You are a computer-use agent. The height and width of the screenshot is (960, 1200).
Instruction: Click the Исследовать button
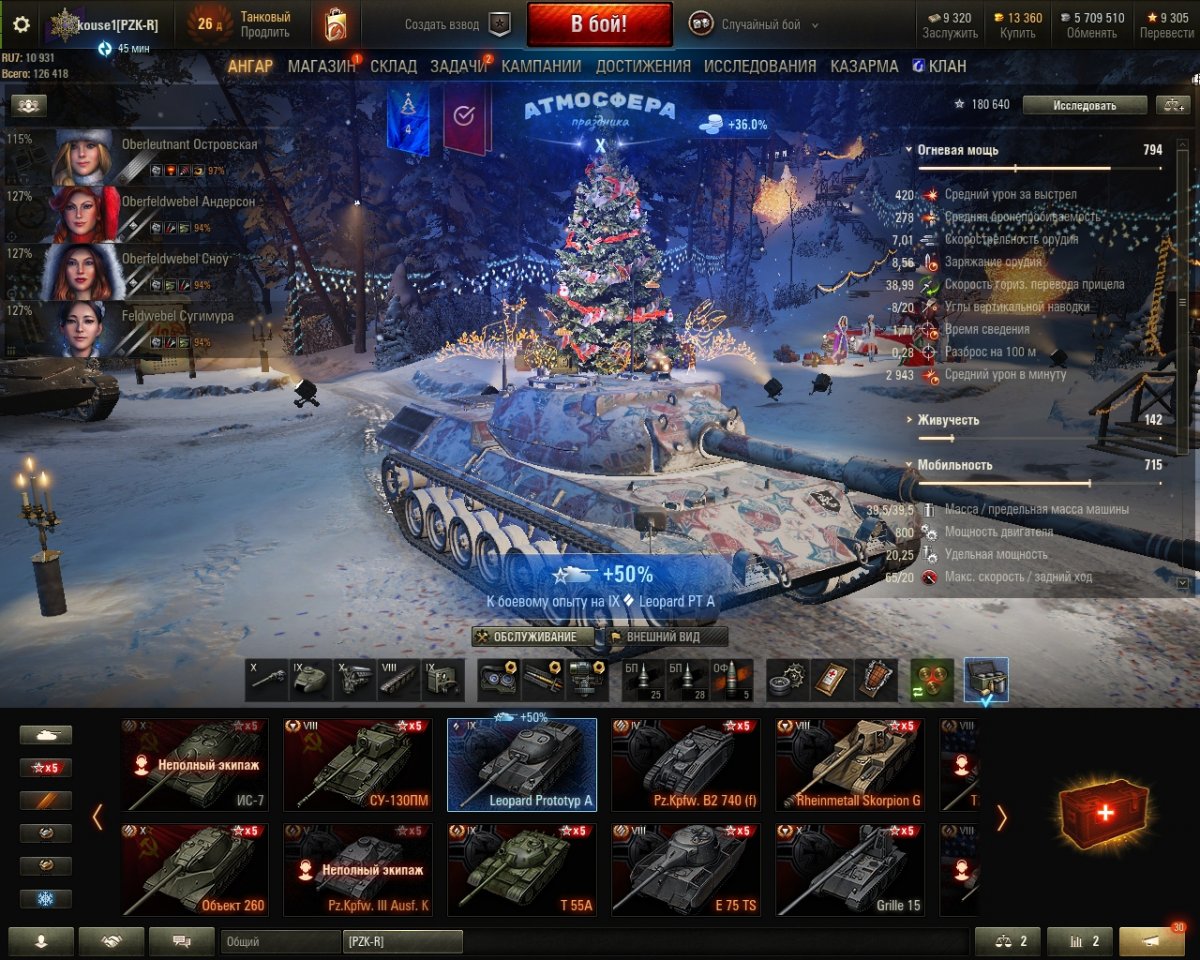1084,105
